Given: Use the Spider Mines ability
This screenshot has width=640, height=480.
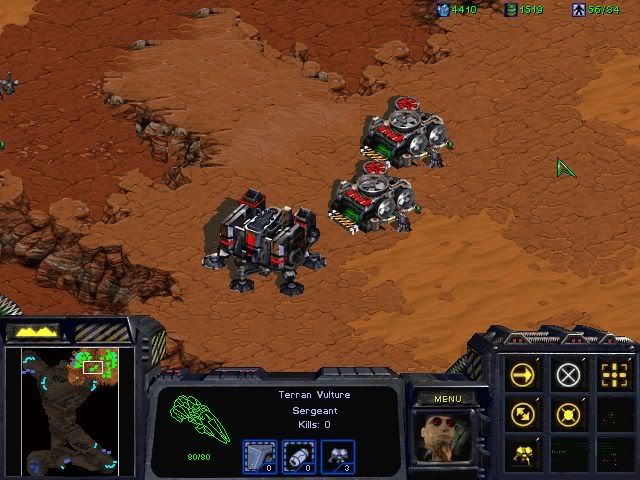Looking at the screenshot, I should tap(523, 452).
